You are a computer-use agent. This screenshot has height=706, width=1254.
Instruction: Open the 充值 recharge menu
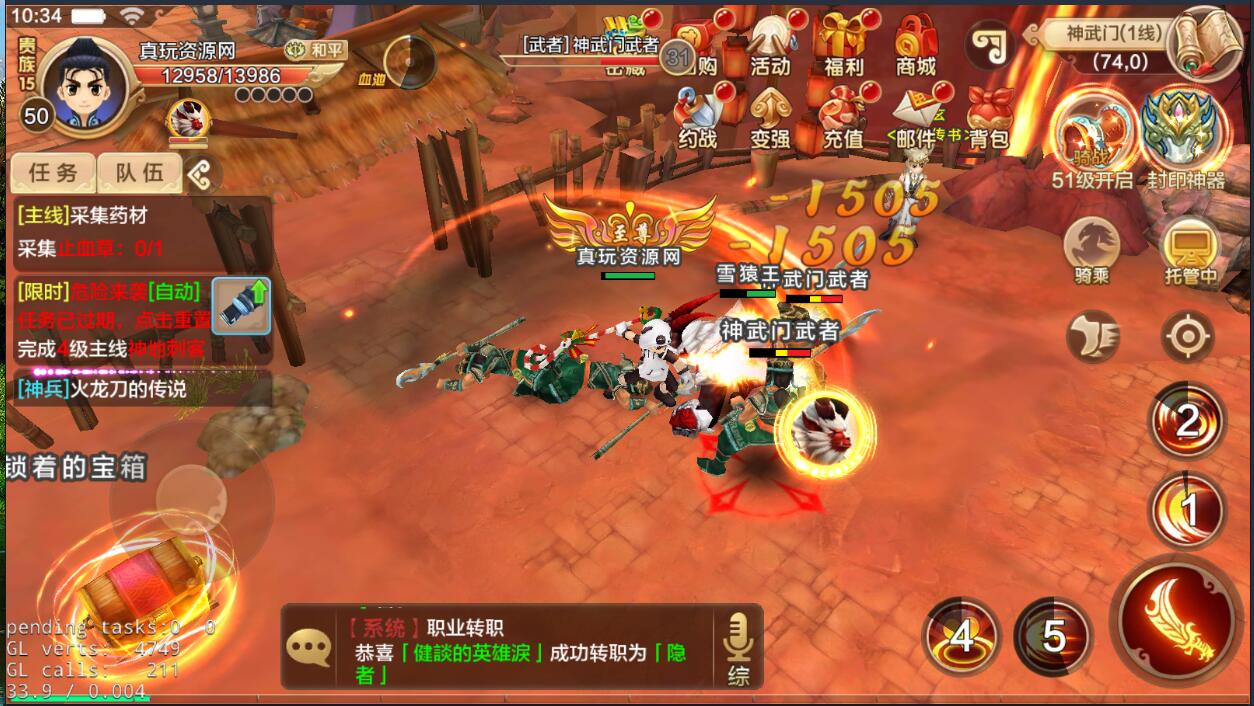tap(843, 119)
